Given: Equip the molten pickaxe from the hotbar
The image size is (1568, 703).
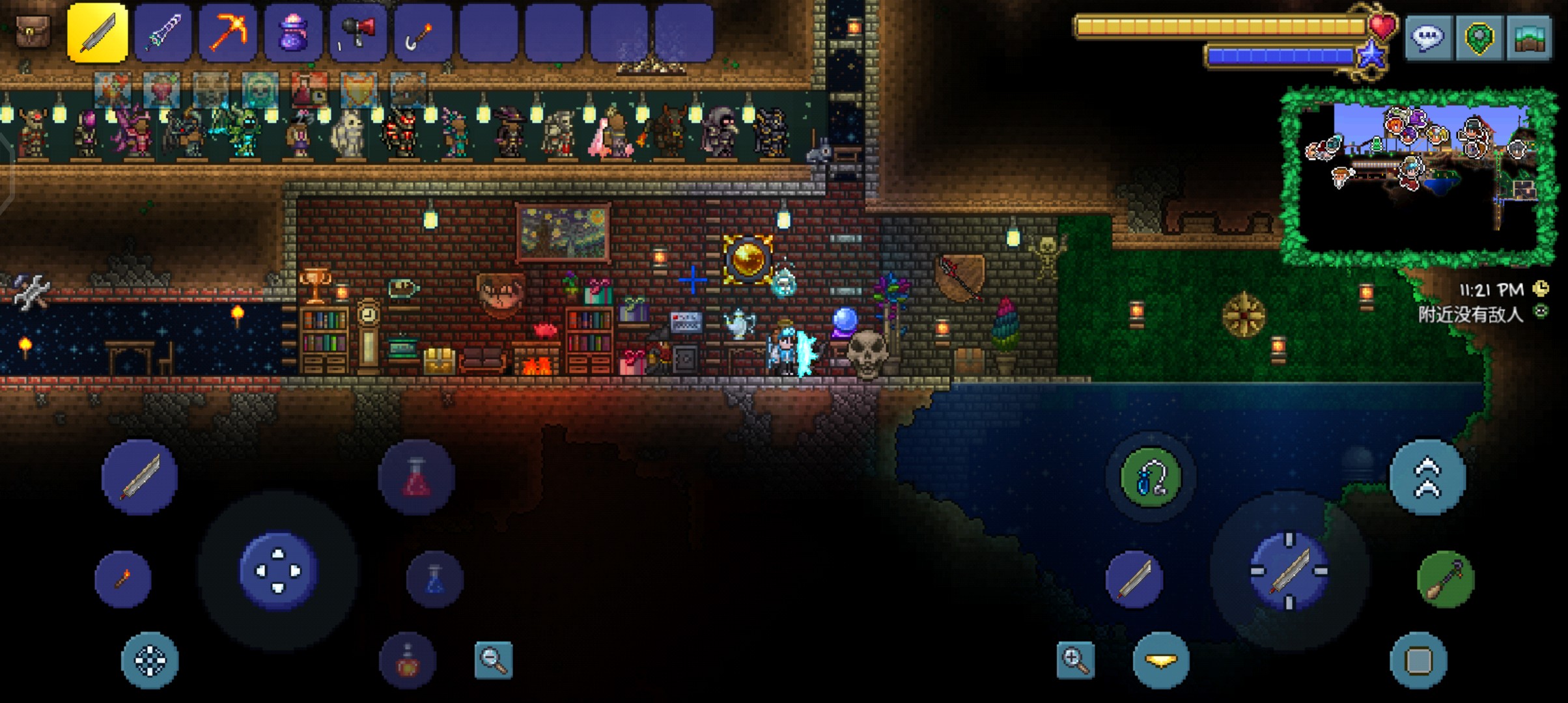Looking at the screenshot, I should tap(228, 33).
